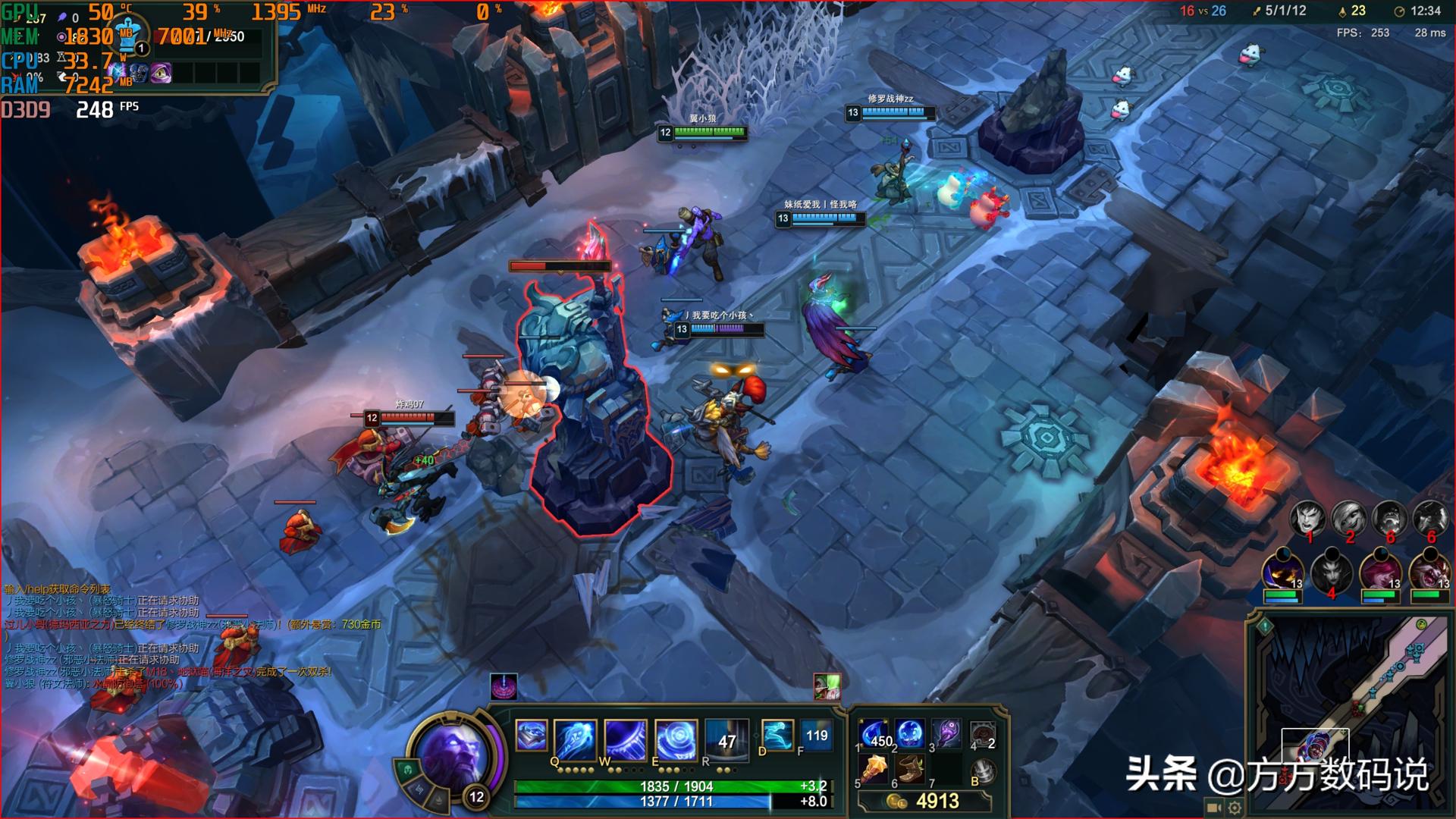Screen dimensions: 1456x819
Task: Toggle the camera lock button below the minimap
Action: coord(1213,808)
